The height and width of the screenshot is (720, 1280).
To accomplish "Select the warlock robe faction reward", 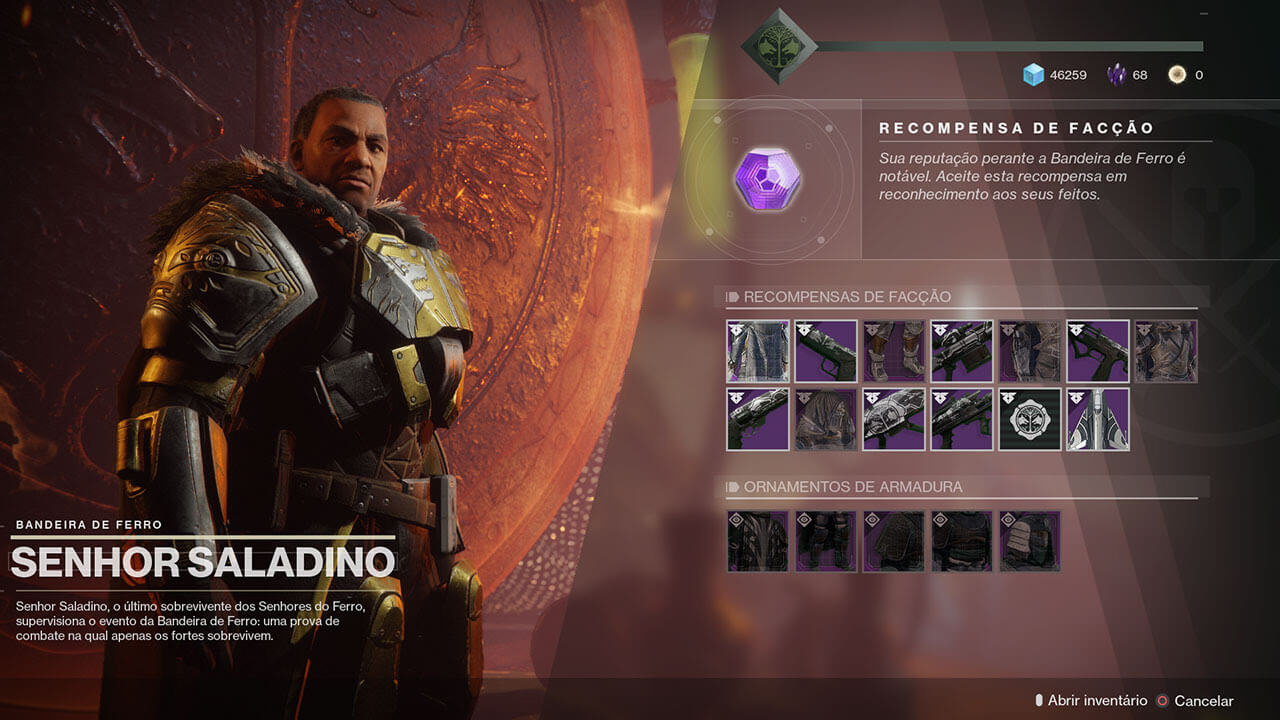I will (758, 351).
